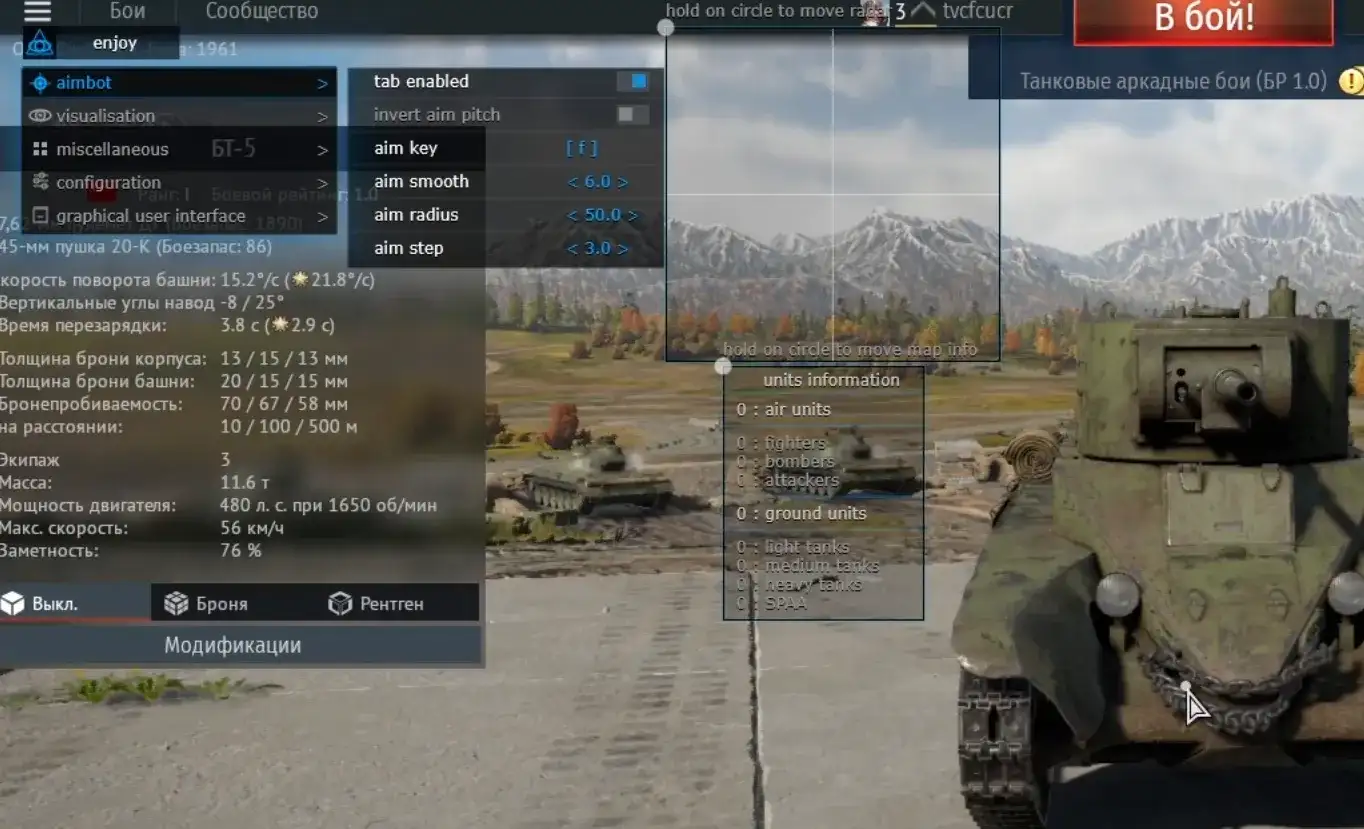Choose graphical user interface menu entry

pyautogui.click(x=180, y=216)
